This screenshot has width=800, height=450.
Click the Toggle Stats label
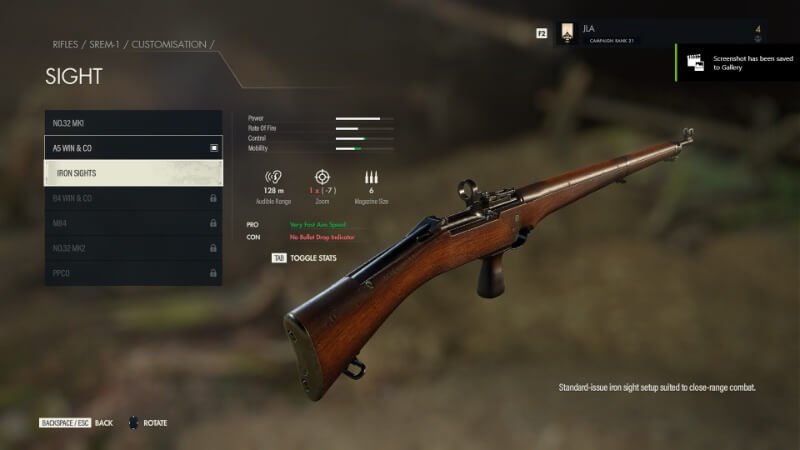[313, 258]
